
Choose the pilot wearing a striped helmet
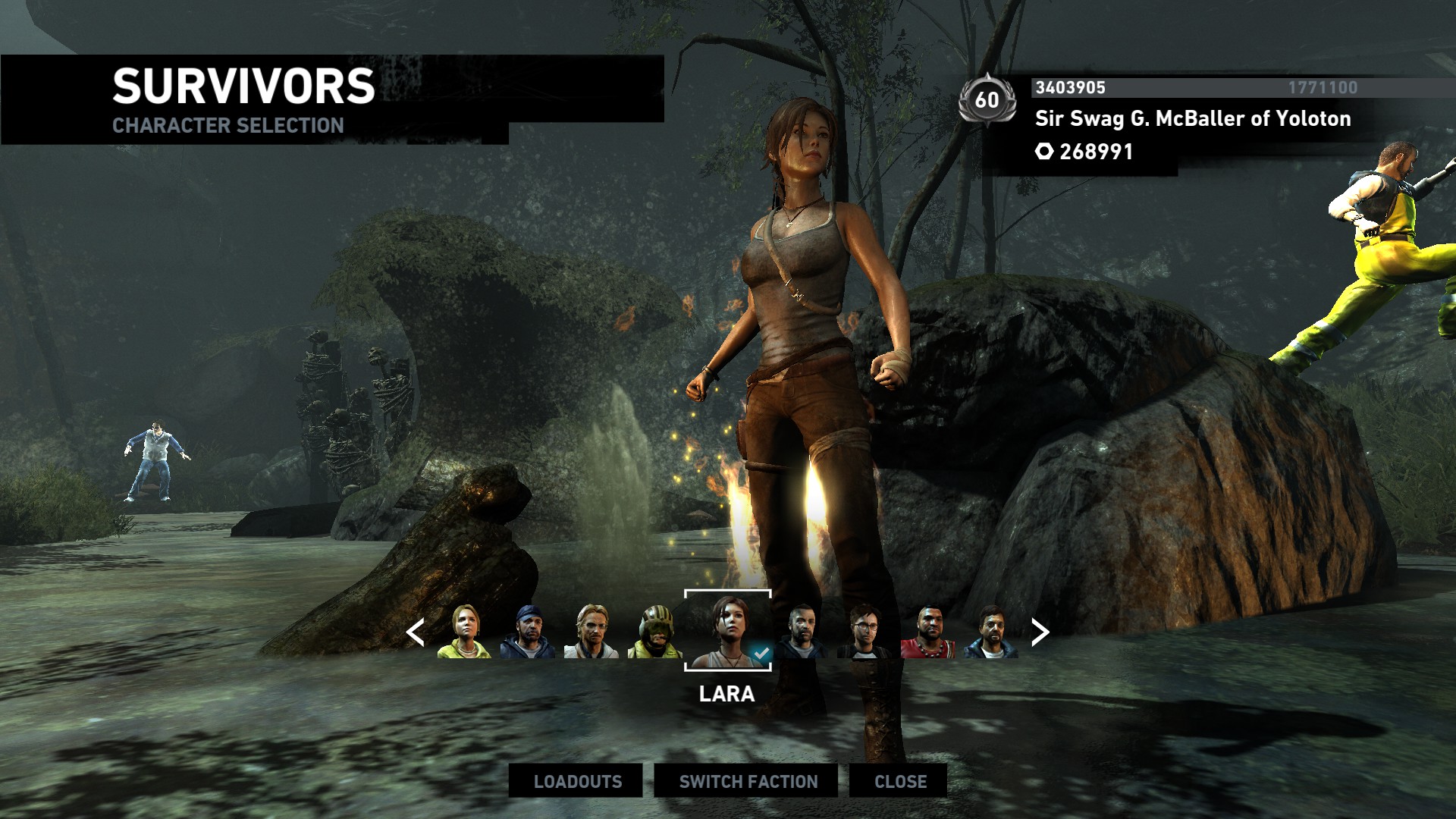pyautogui.click(x=654, y=632)
